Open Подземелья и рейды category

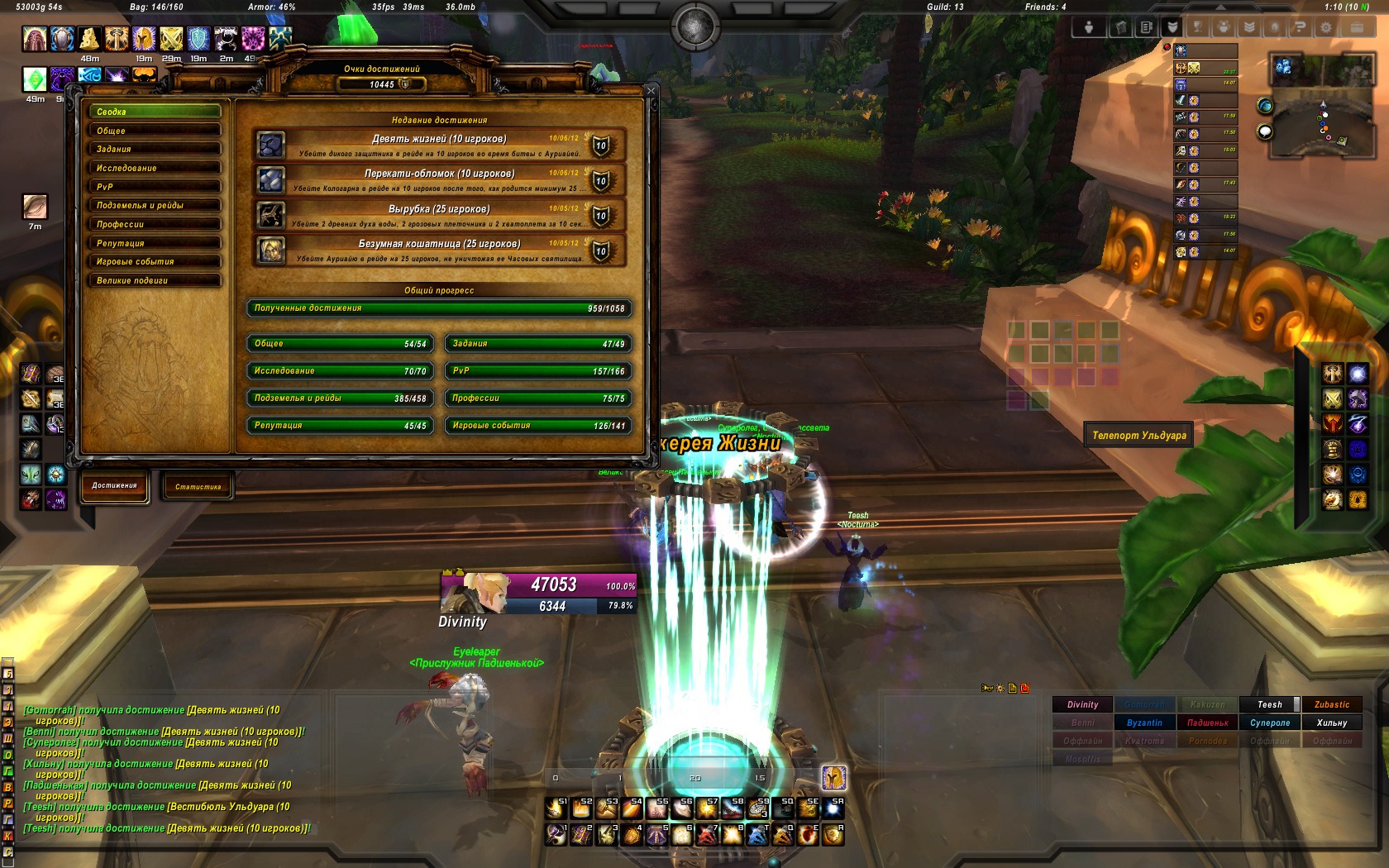click(x=155, y=206)
